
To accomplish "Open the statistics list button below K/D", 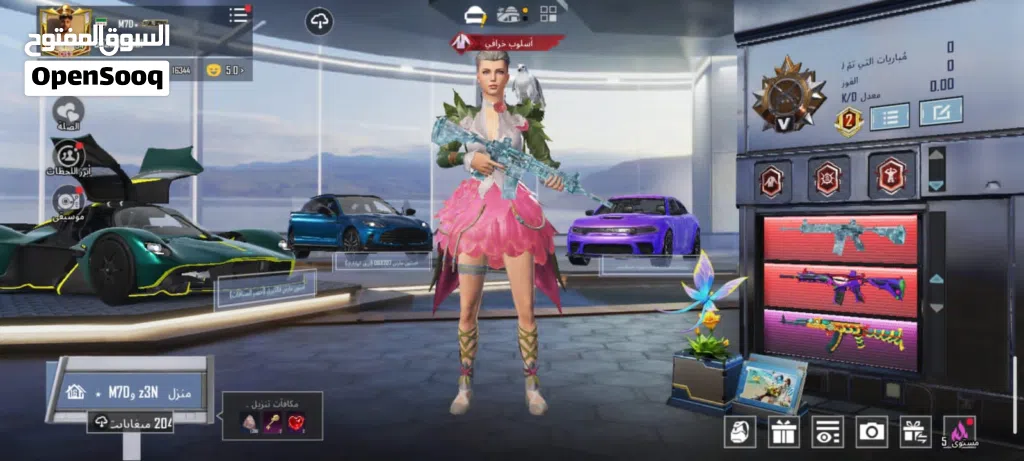I will click(889, 116).
